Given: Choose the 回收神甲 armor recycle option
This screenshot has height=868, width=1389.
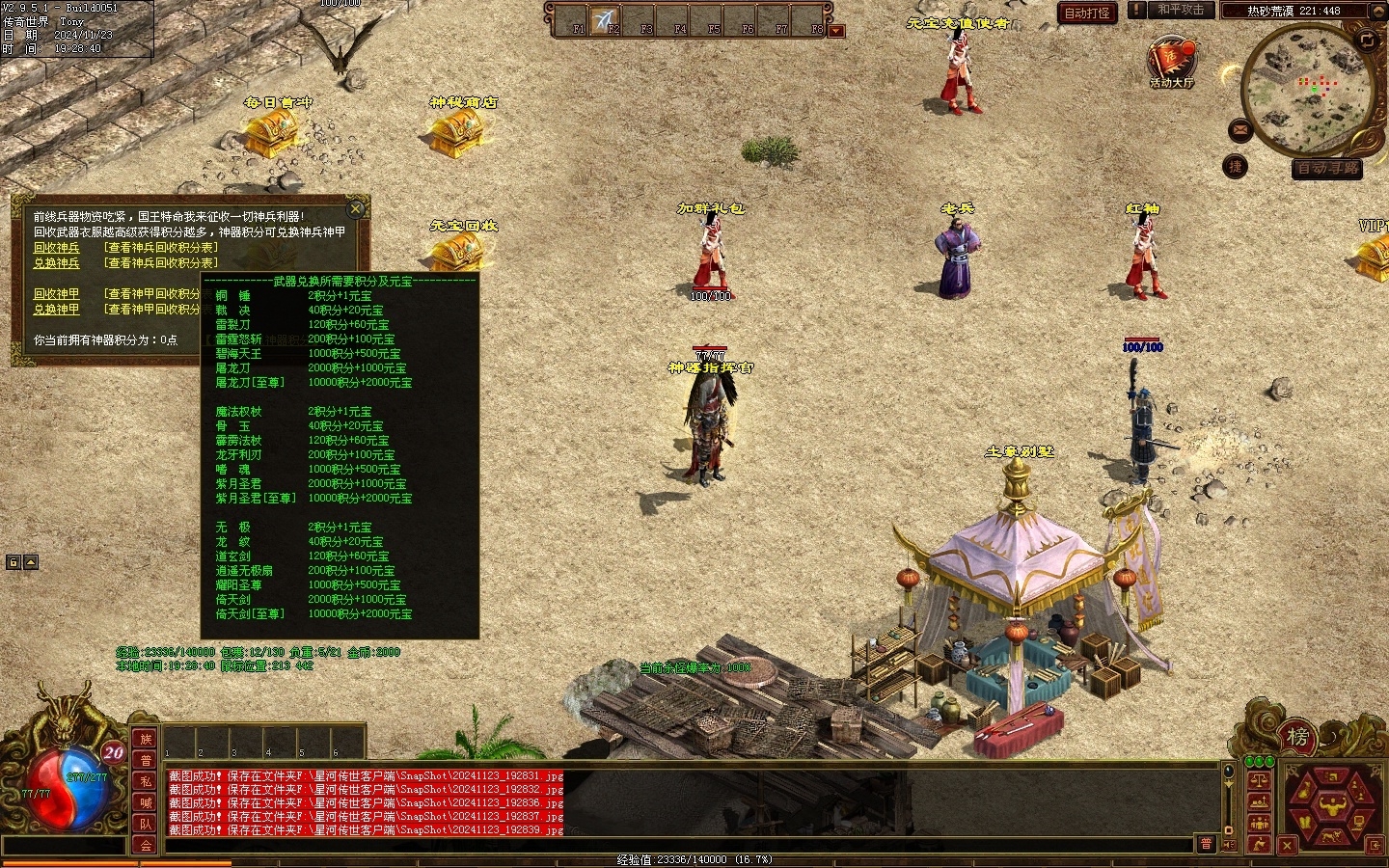Looking at the screenshot, I should [57, 294].
